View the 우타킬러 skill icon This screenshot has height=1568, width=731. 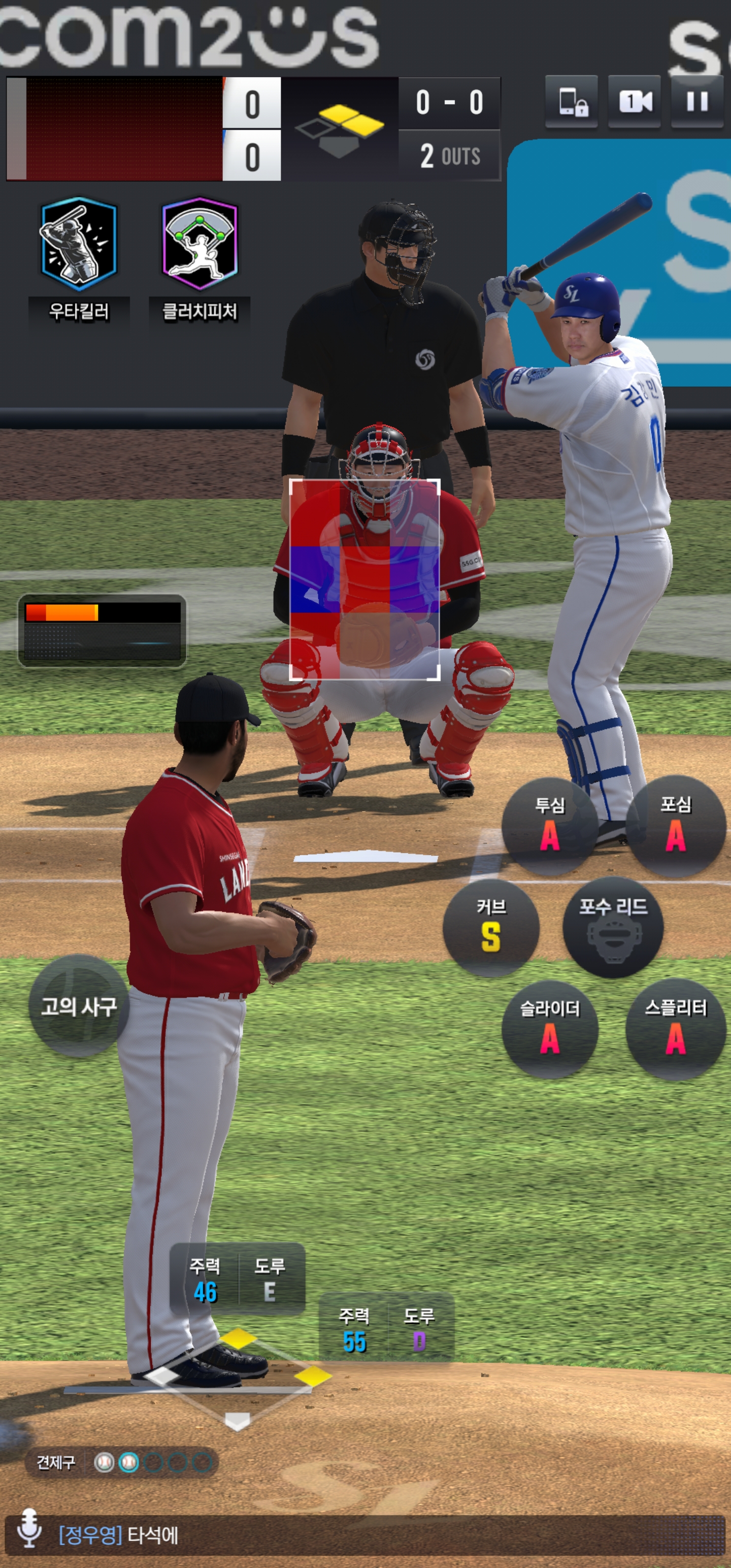79,244
